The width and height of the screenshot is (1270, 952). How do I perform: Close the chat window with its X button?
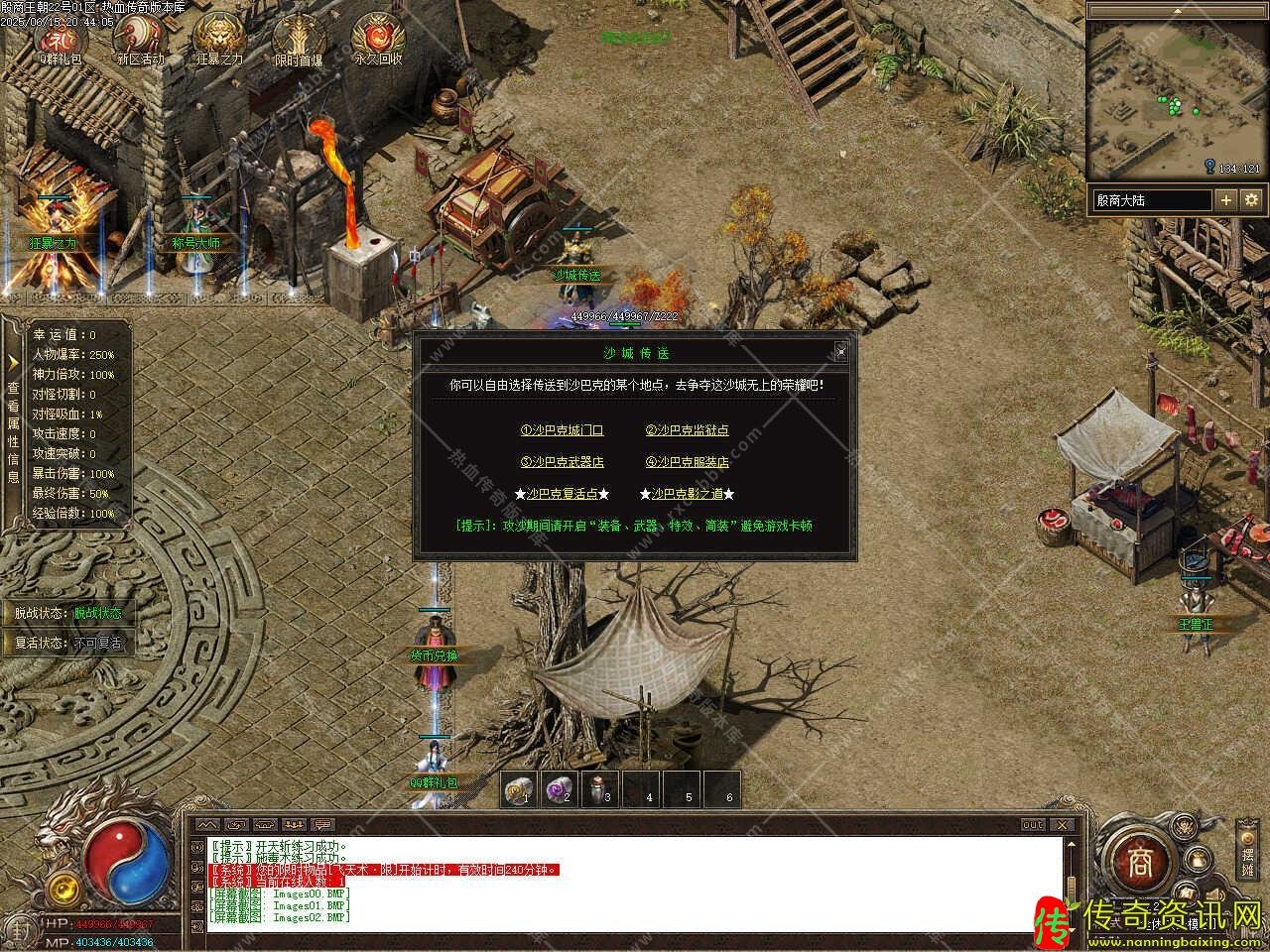[x=1064, y=825]
